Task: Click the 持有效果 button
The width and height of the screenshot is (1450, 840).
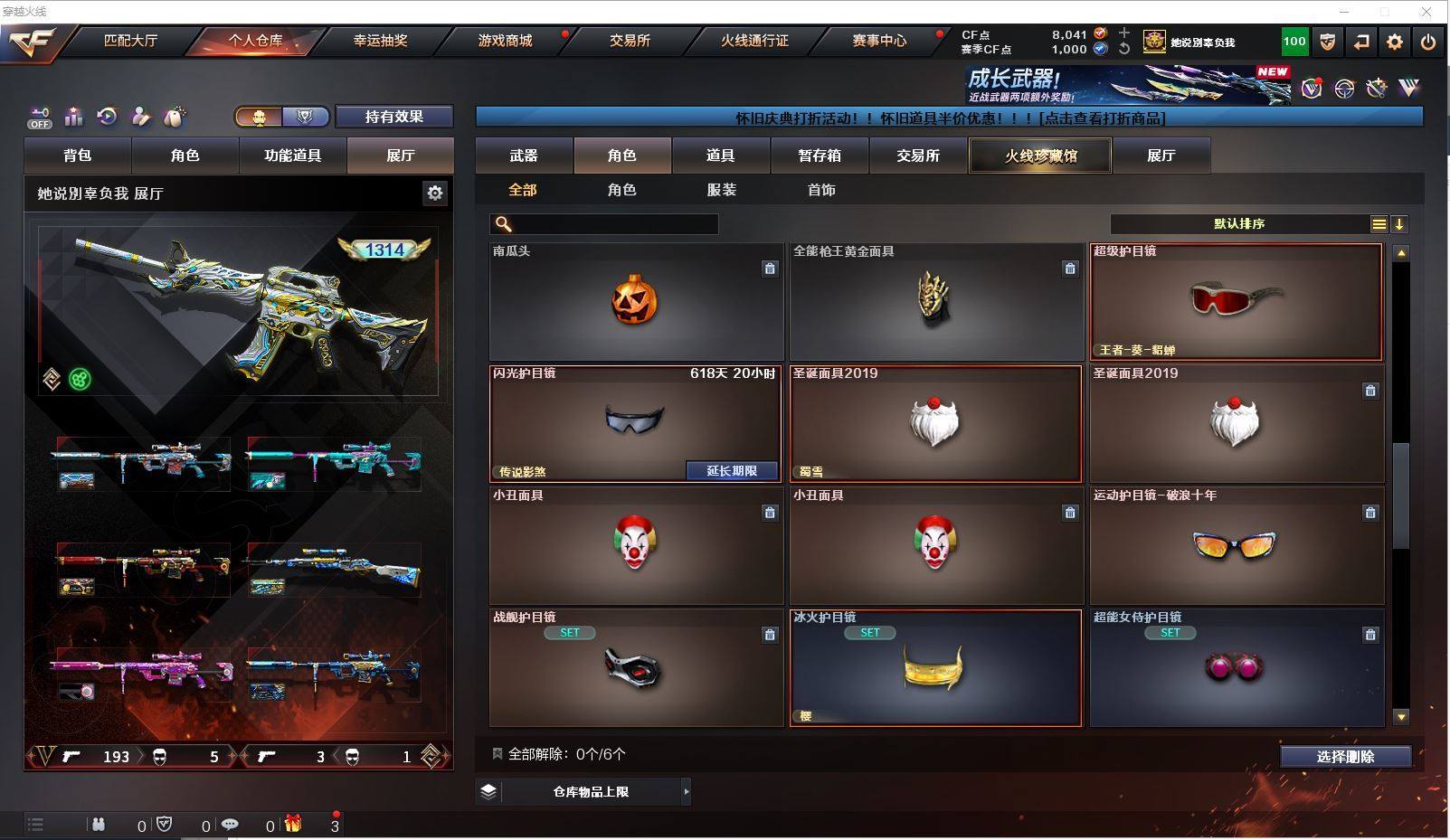Action: tap(393, 117)
